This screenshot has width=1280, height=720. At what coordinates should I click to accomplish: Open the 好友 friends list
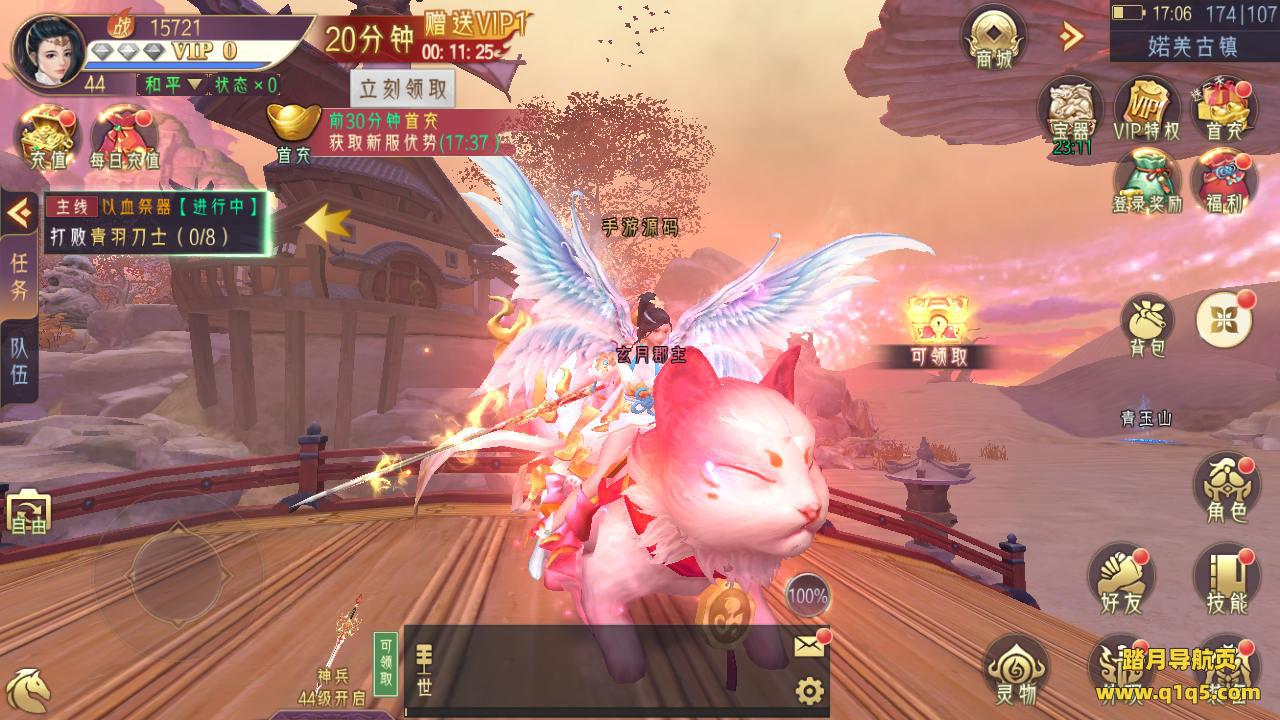[x=1121, y=577]
